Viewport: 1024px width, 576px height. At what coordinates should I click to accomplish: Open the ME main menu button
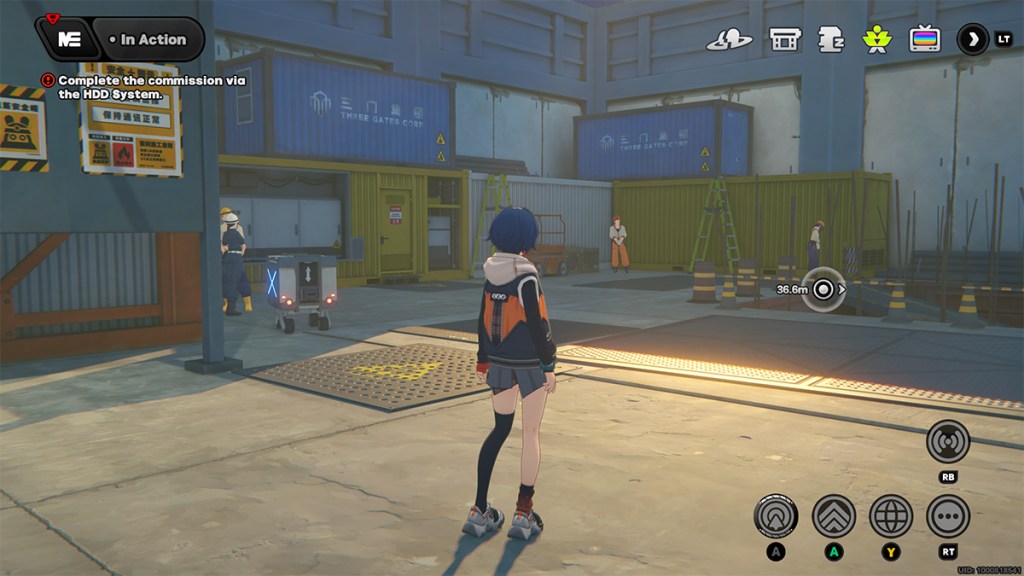click(x=69, y=40)
